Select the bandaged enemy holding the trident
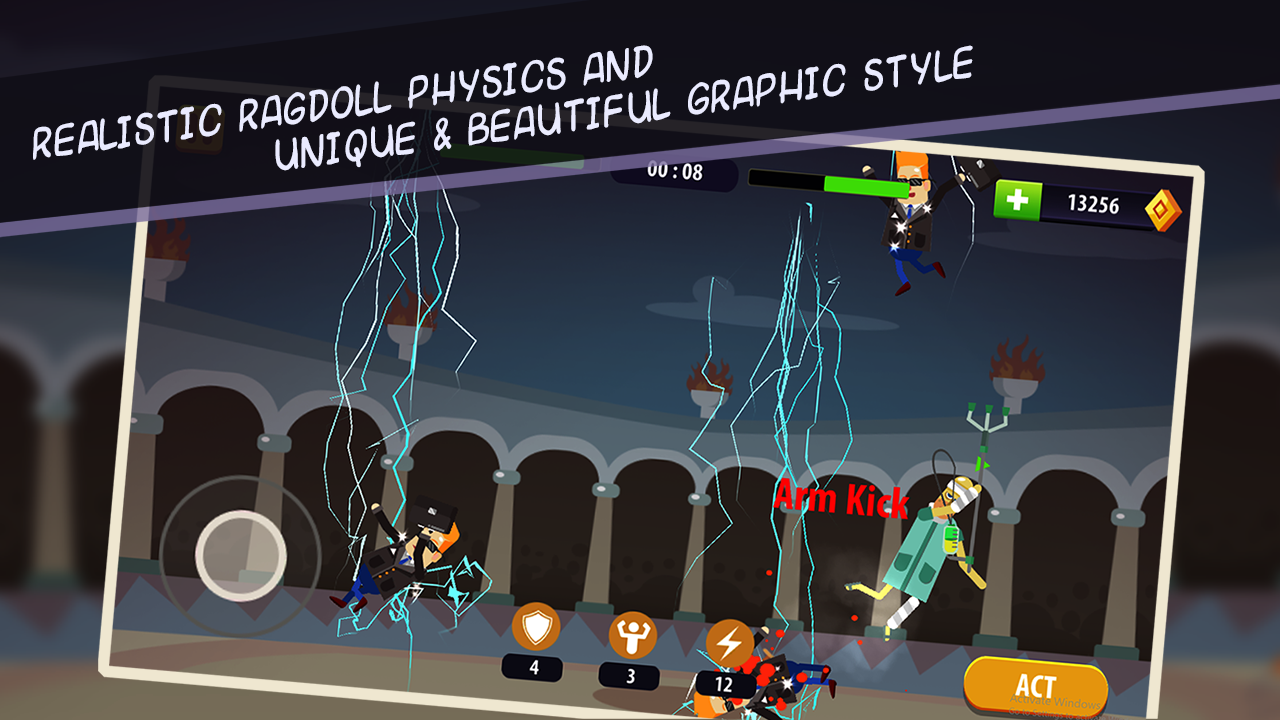This screenshot has width=1280, height=720. click(x=935, y=540)
